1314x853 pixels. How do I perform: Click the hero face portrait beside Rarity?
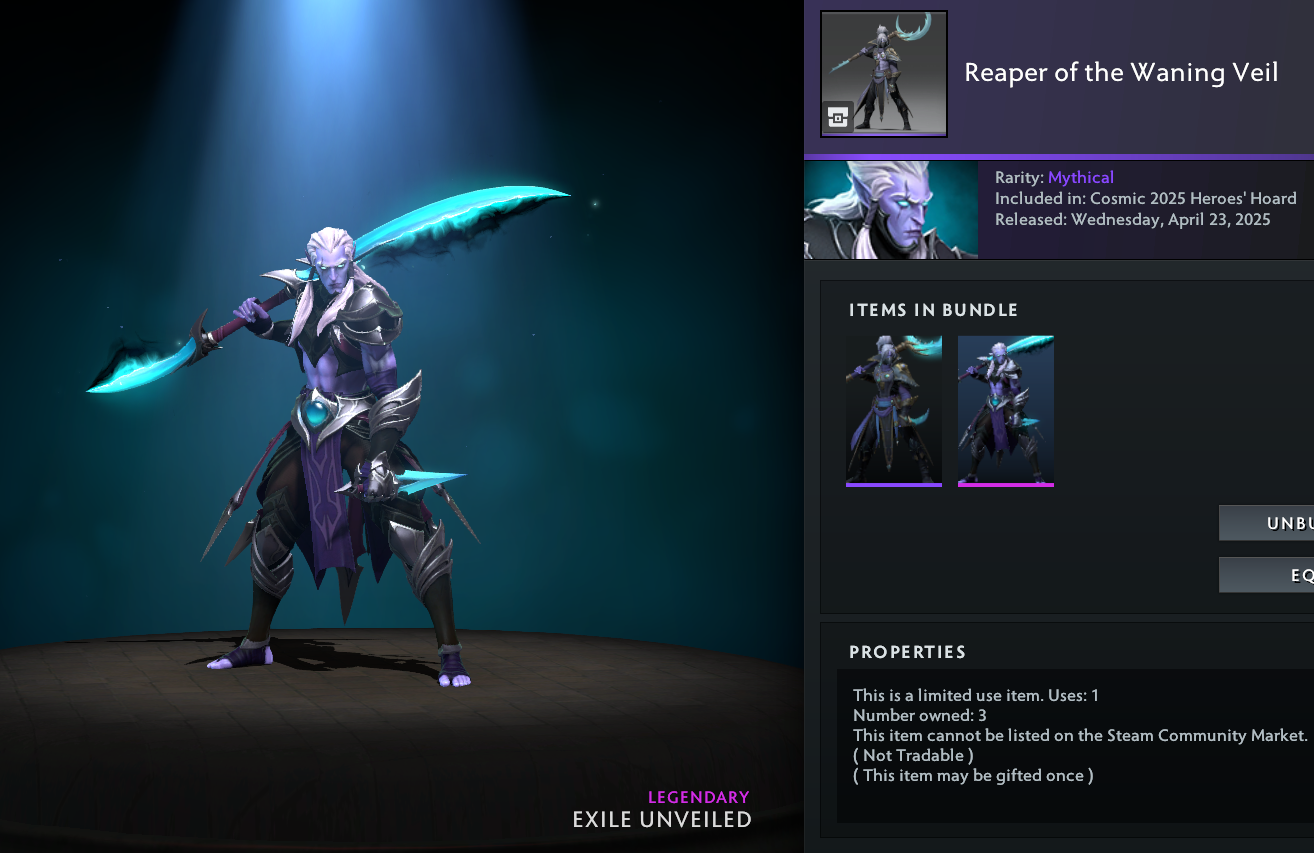click(x=890, y=210)
